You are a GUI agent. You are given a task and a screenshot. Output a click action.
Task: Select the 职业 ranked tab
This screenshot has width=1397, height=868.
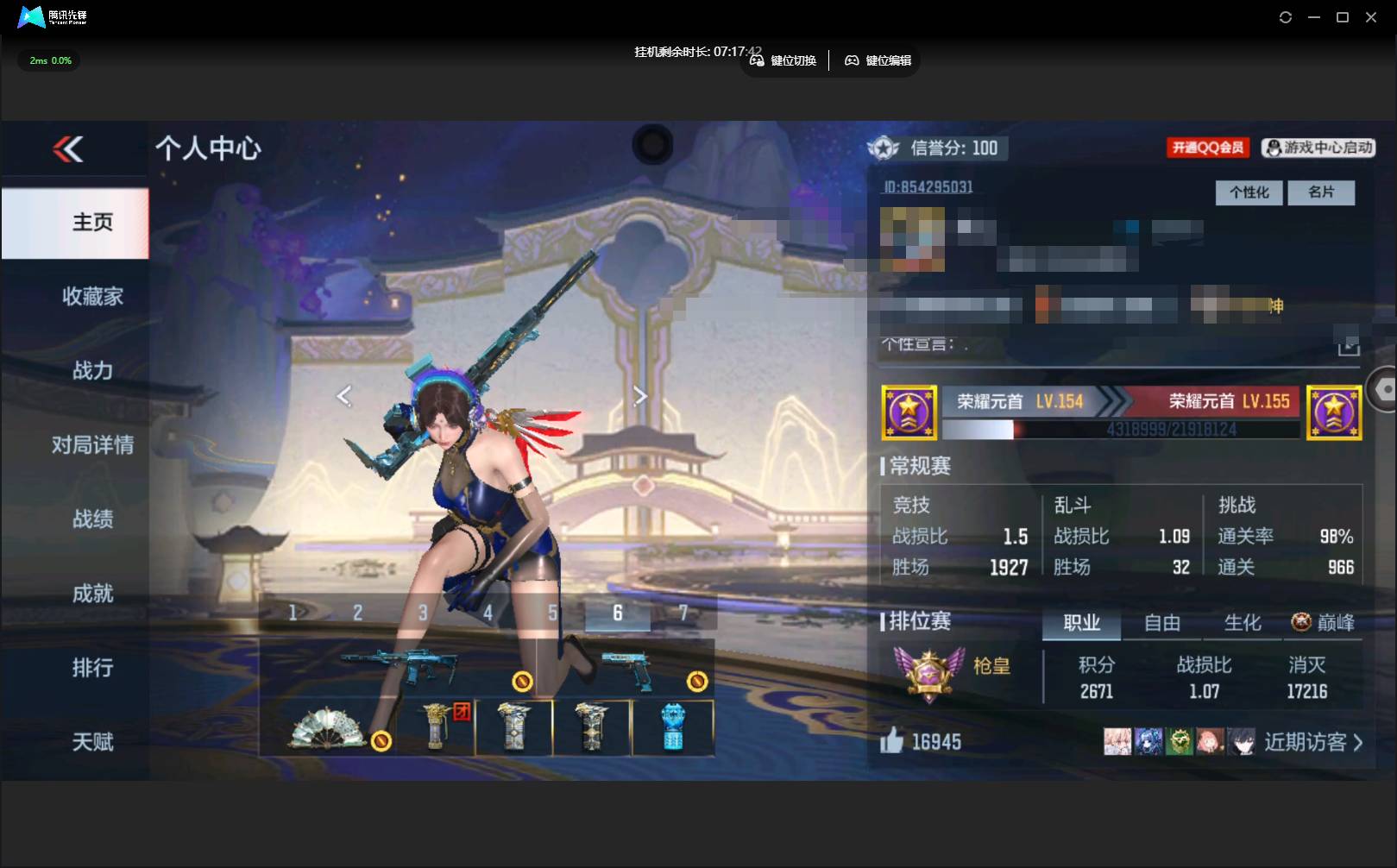pos(1081,623)
